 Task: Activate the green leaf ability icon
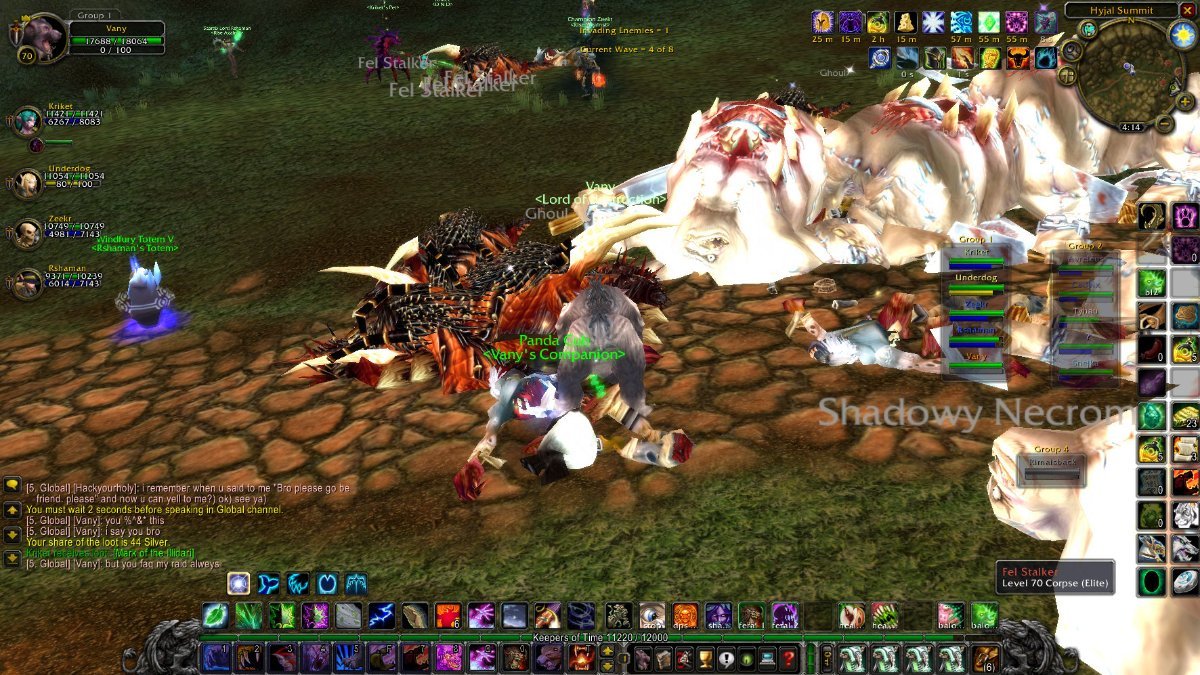click(215, 615)
